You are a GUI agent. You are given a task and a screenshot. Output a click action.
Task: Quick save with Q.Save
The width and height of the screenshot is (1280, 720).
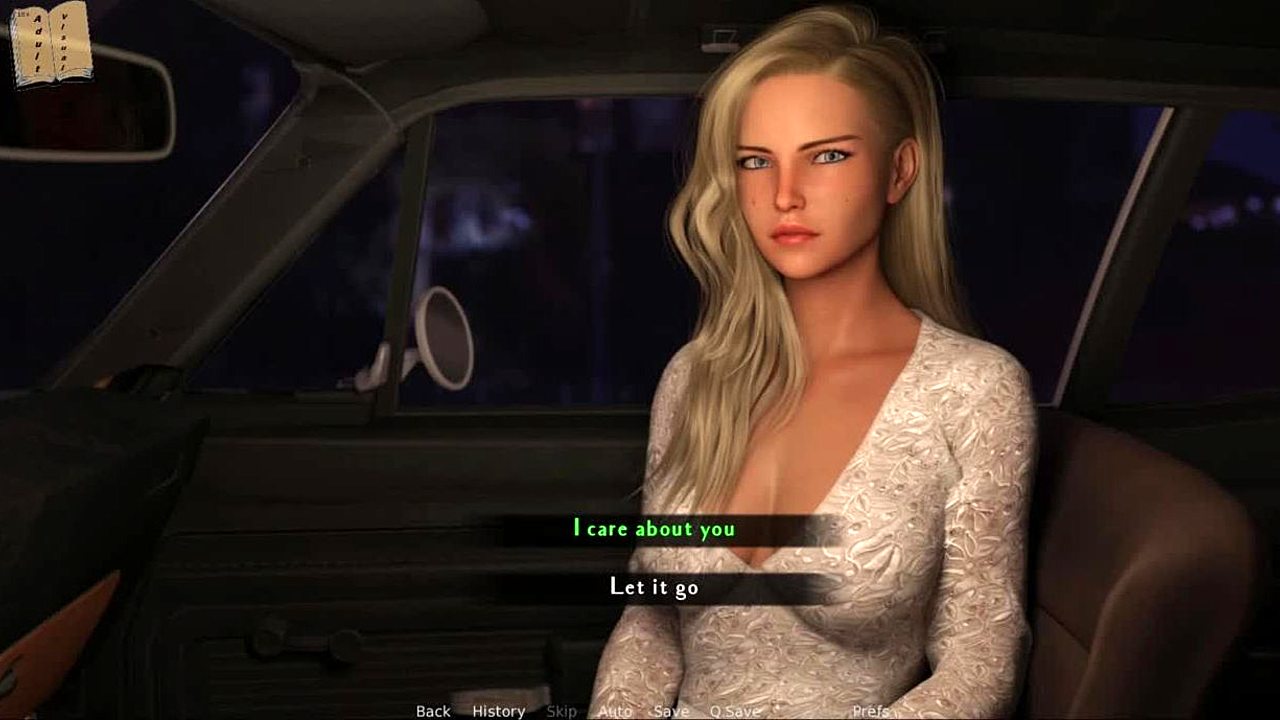735,711
